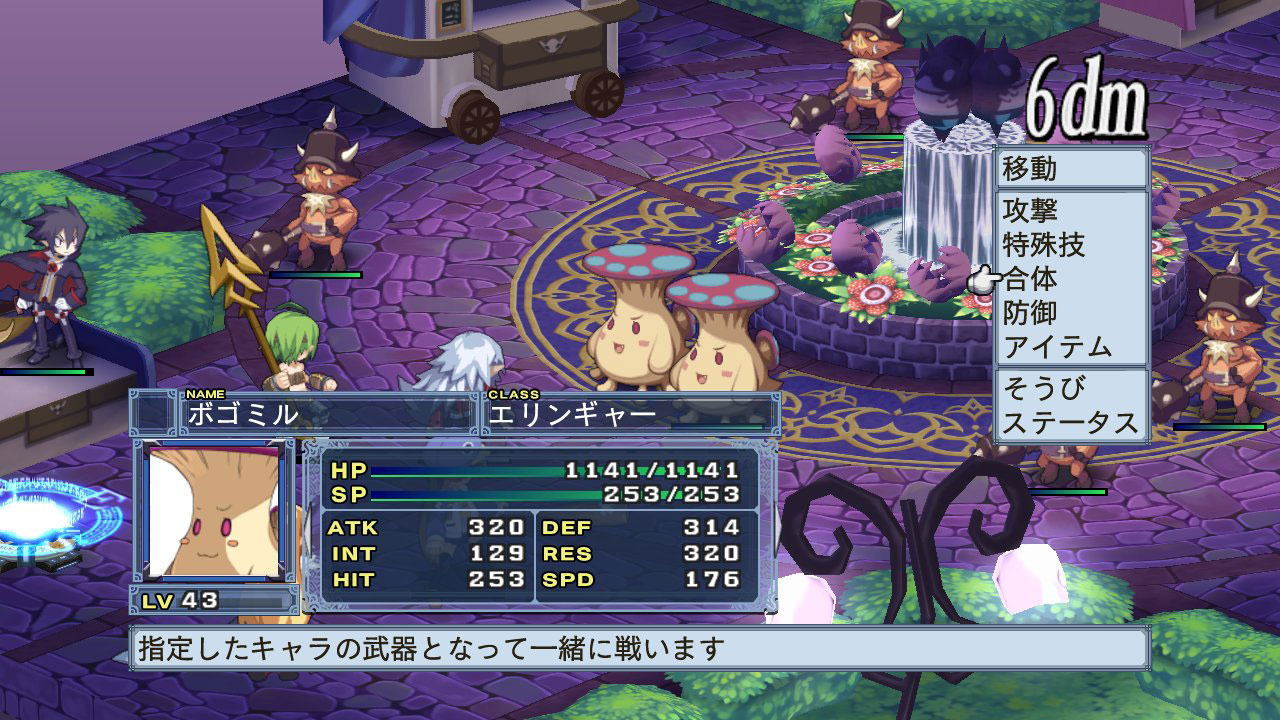Open the 特殊技 (Special Skills) menu
This screenshot has height=720, width=1280.
(x=1043, y=245)
